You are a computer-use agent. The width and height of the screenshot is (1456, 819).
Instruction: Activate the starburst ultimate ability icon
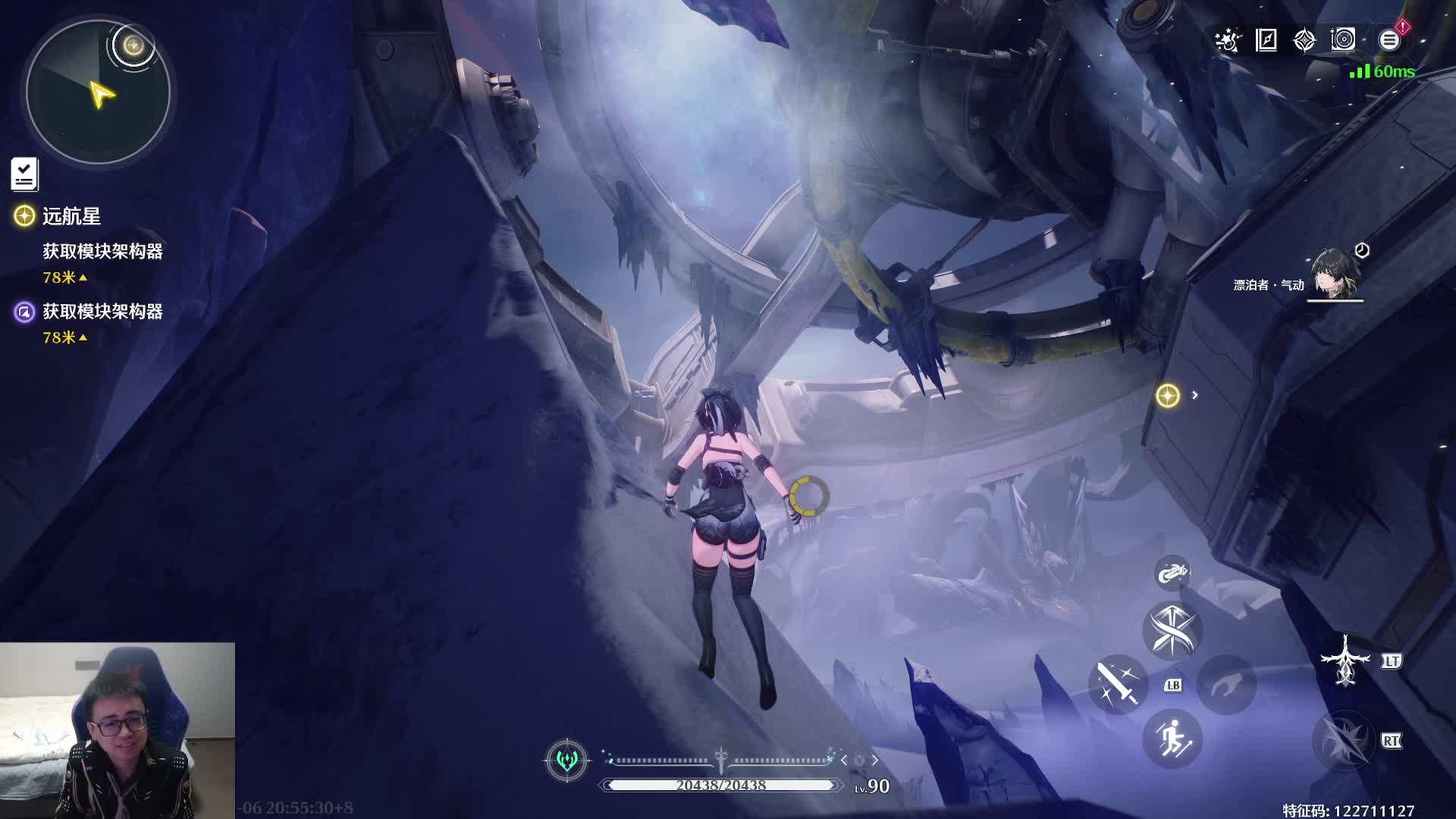click(x=1344, y=741)
